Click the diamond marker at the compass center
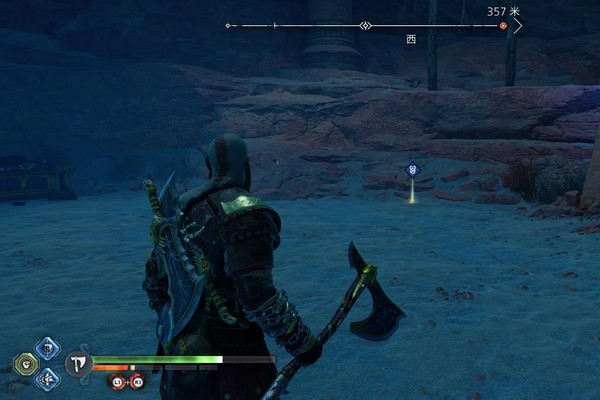 click(367, 25)
